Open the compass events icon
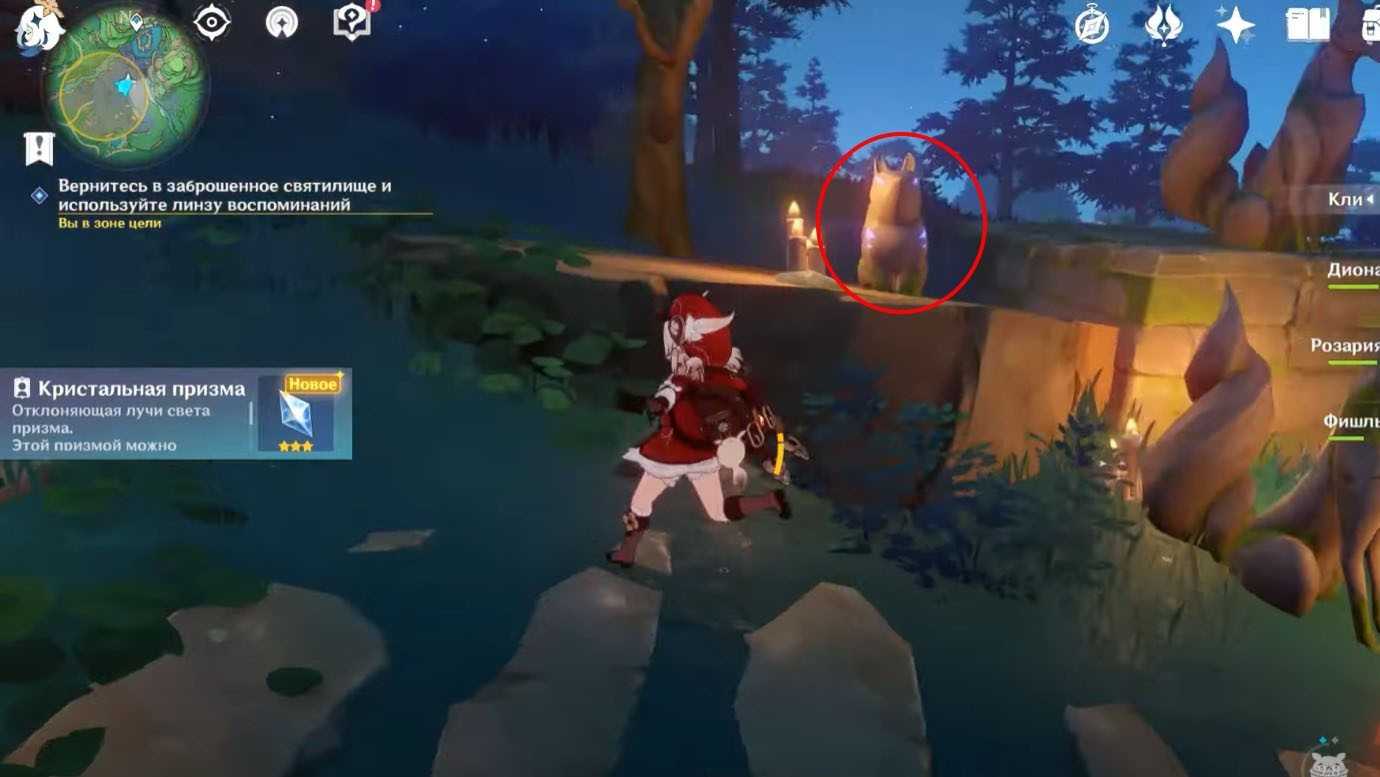The image size is (1380, 777). 1091,26
